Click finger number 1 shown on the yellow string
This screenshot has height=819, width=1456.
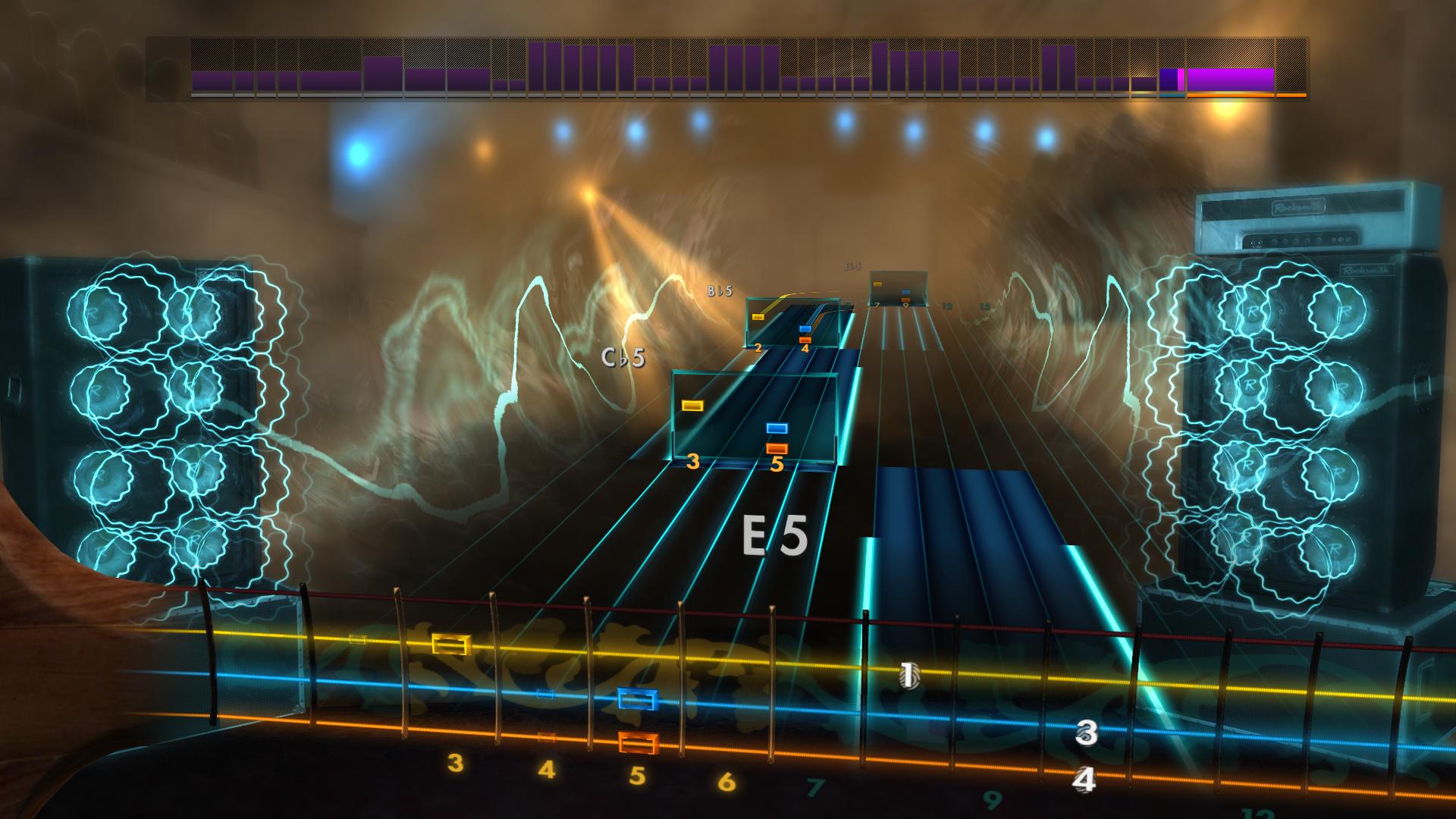pos(907,676)
